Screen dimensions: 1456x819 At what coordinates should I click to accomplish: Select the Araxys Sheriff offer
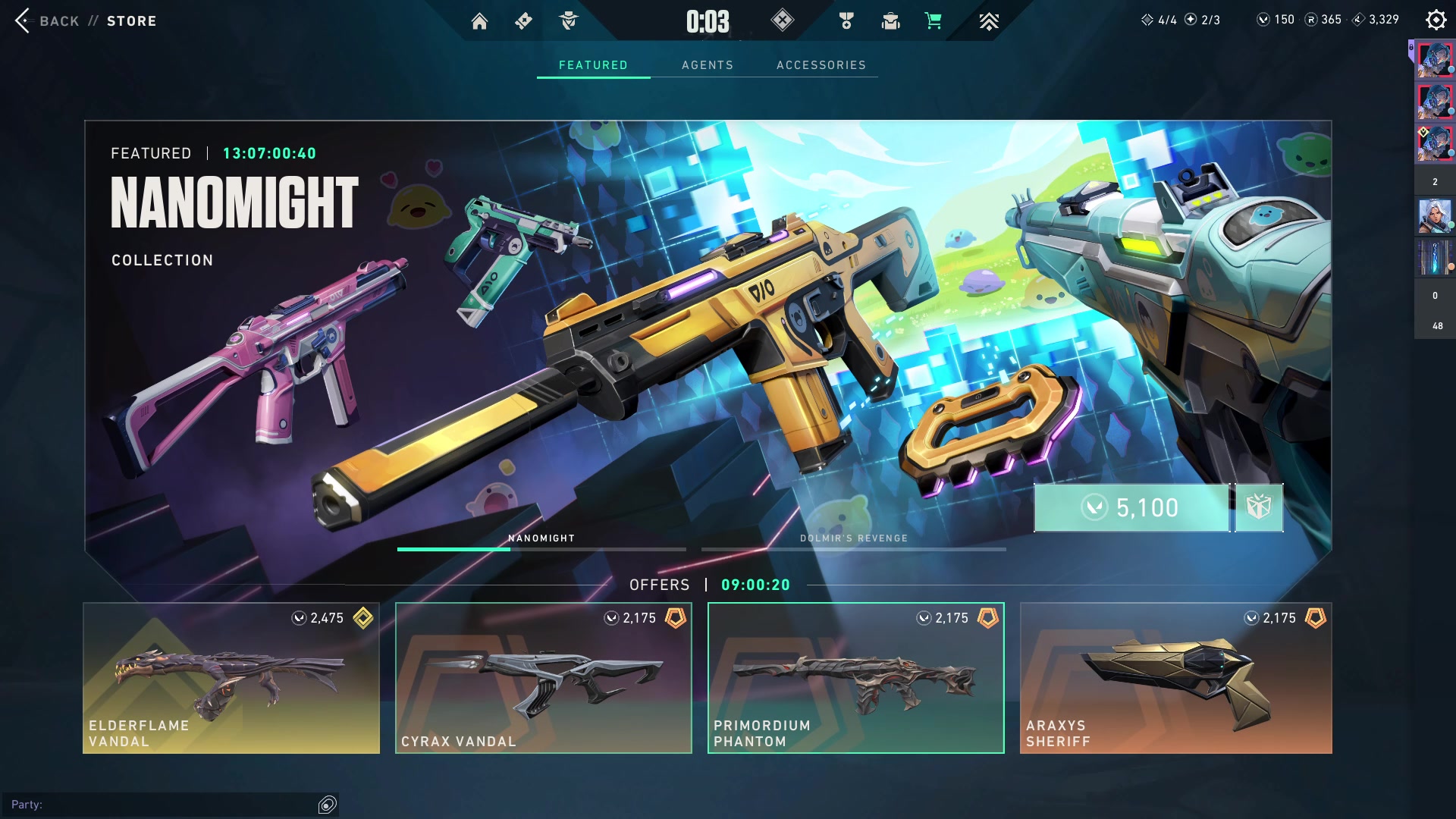coord(1175,678)
